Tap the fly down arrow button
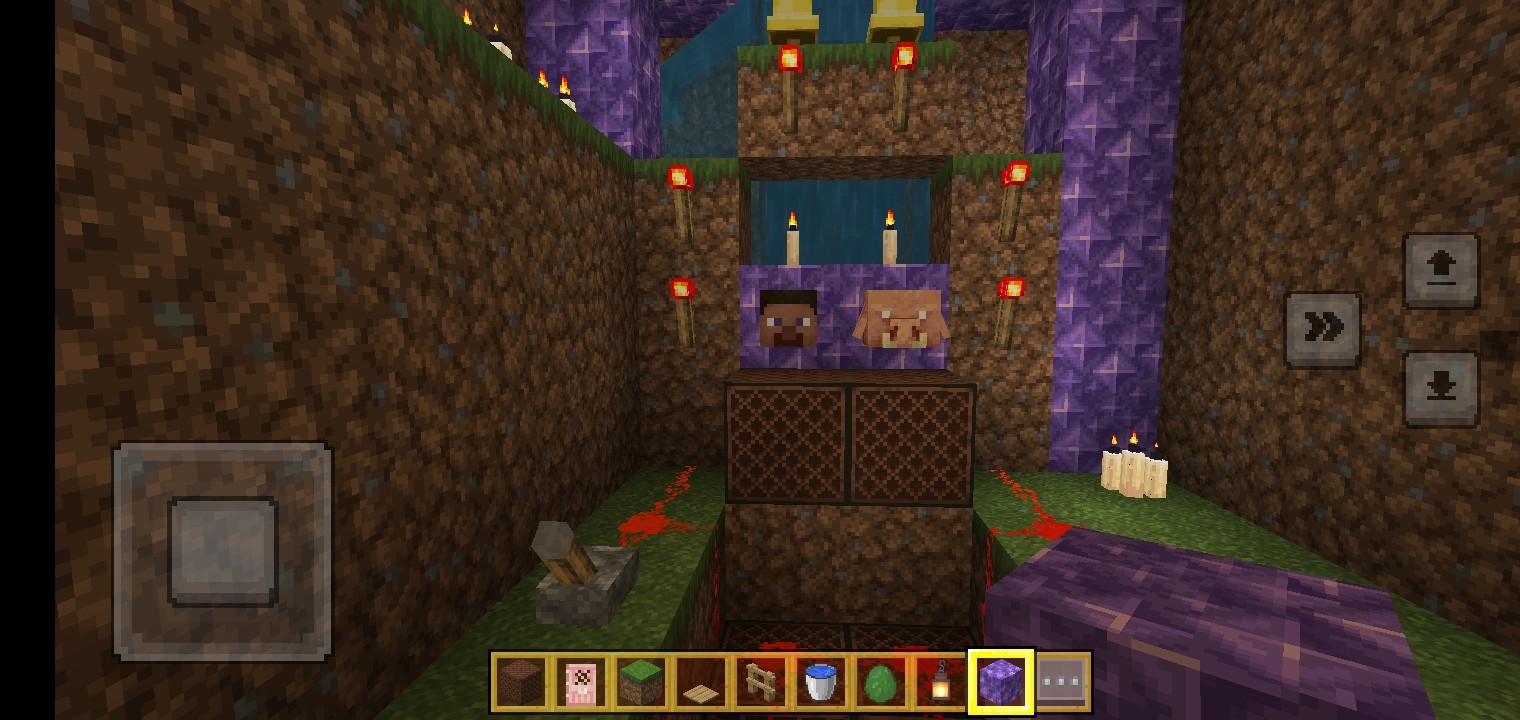Viewport: 1520px width, 720px height. [x=1440, y=388]
